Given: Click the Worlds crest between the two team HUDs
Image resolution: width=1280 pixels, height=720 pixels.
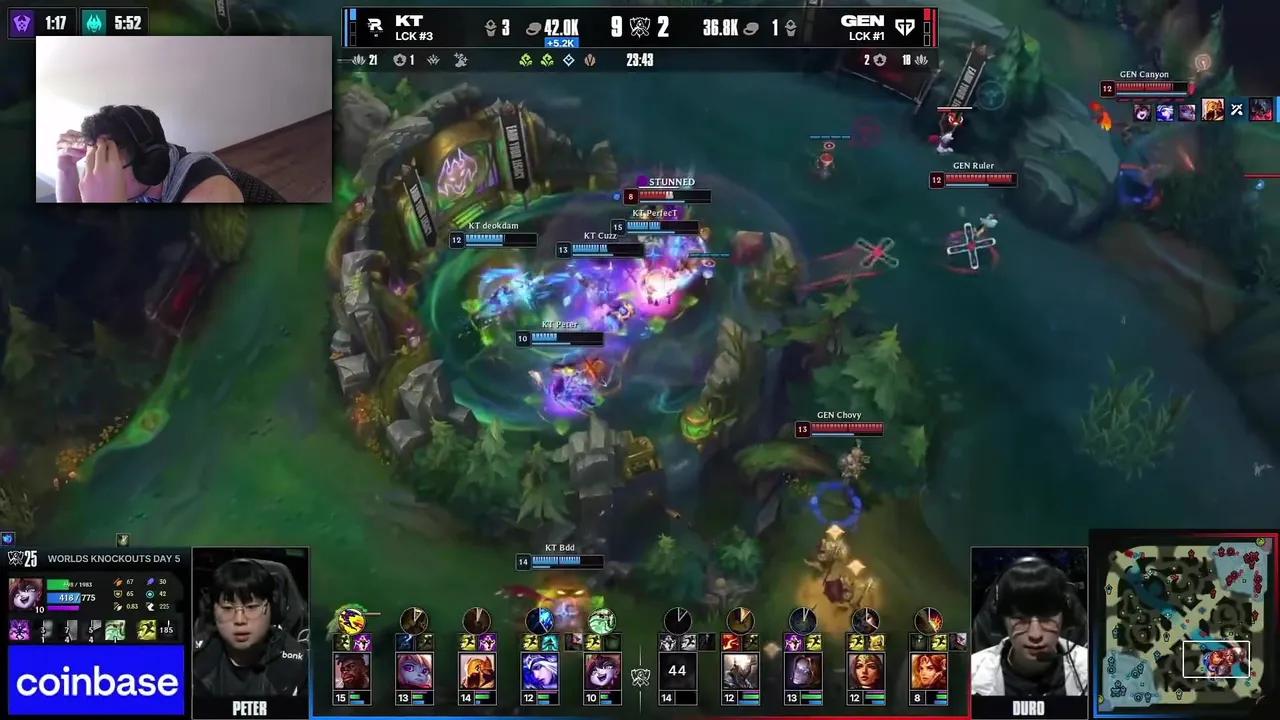Looking at the screenshot, I should click(x=642, y=675).
